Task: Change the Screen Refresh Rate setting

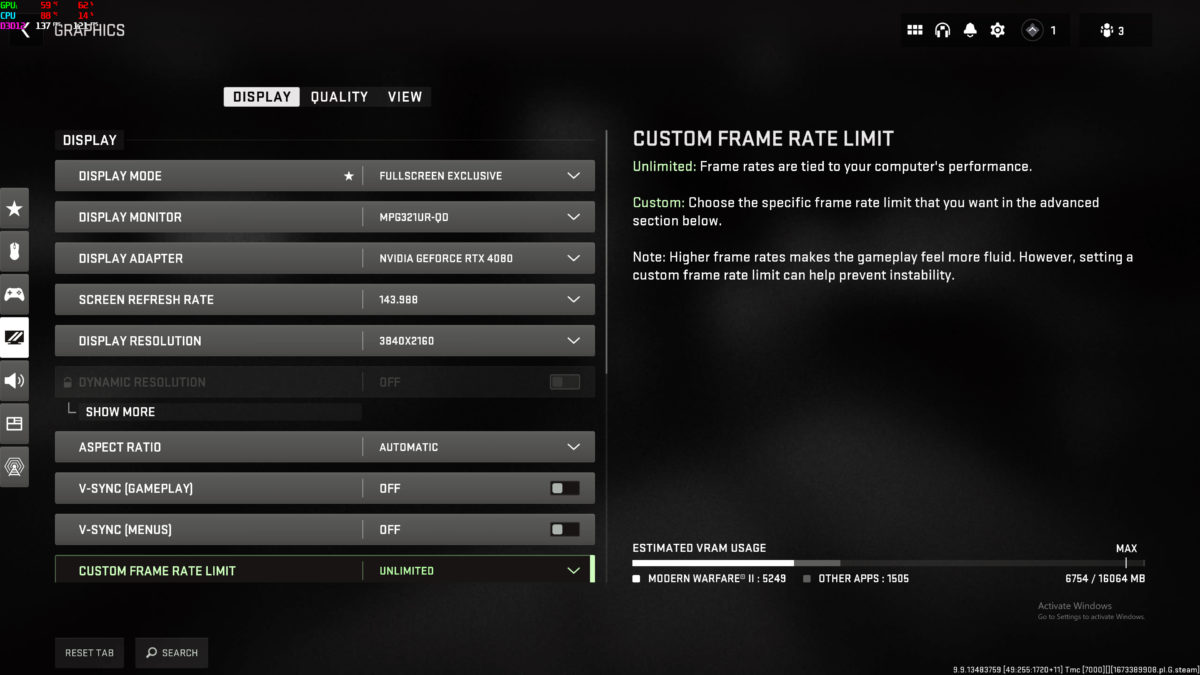Action: coord(573,299)
